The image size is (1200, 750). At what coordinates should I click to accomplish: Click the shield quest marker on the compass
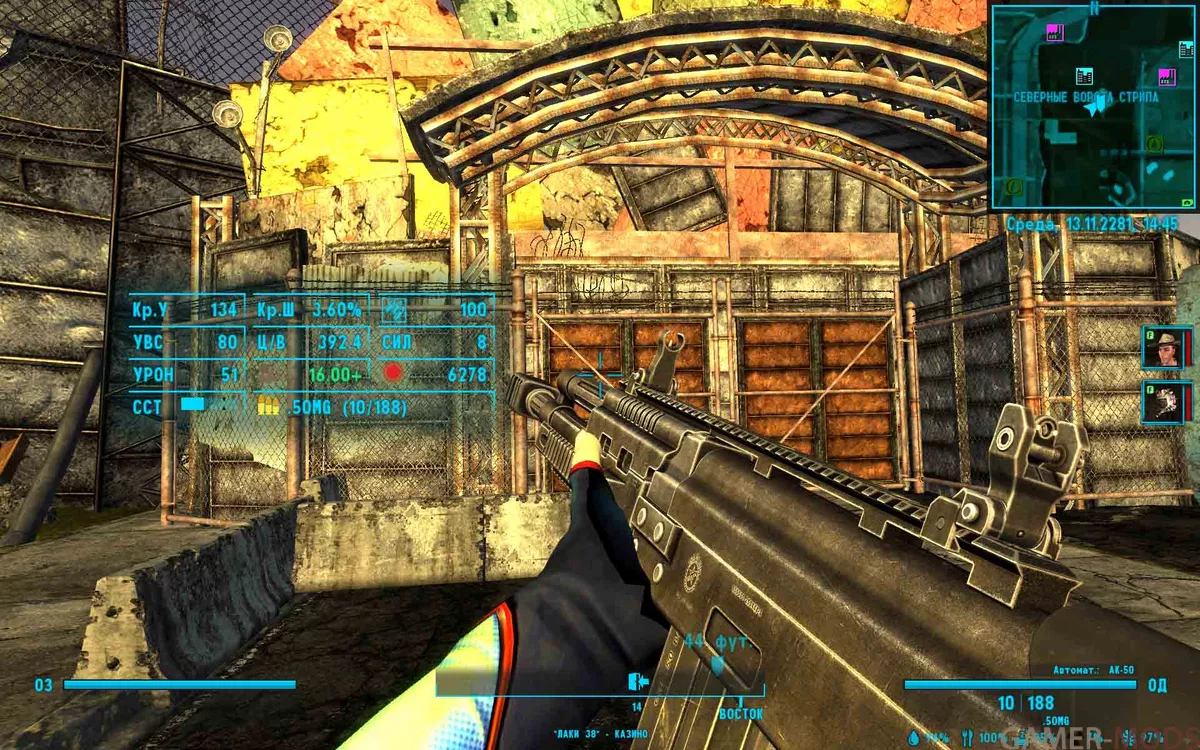(717, 666)
